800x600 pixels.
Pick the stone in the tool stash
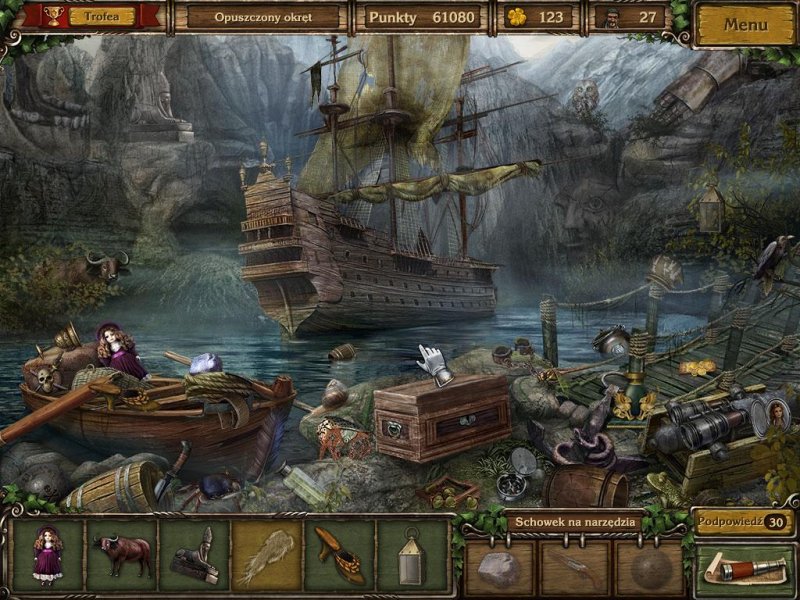(x=500, y=568)
